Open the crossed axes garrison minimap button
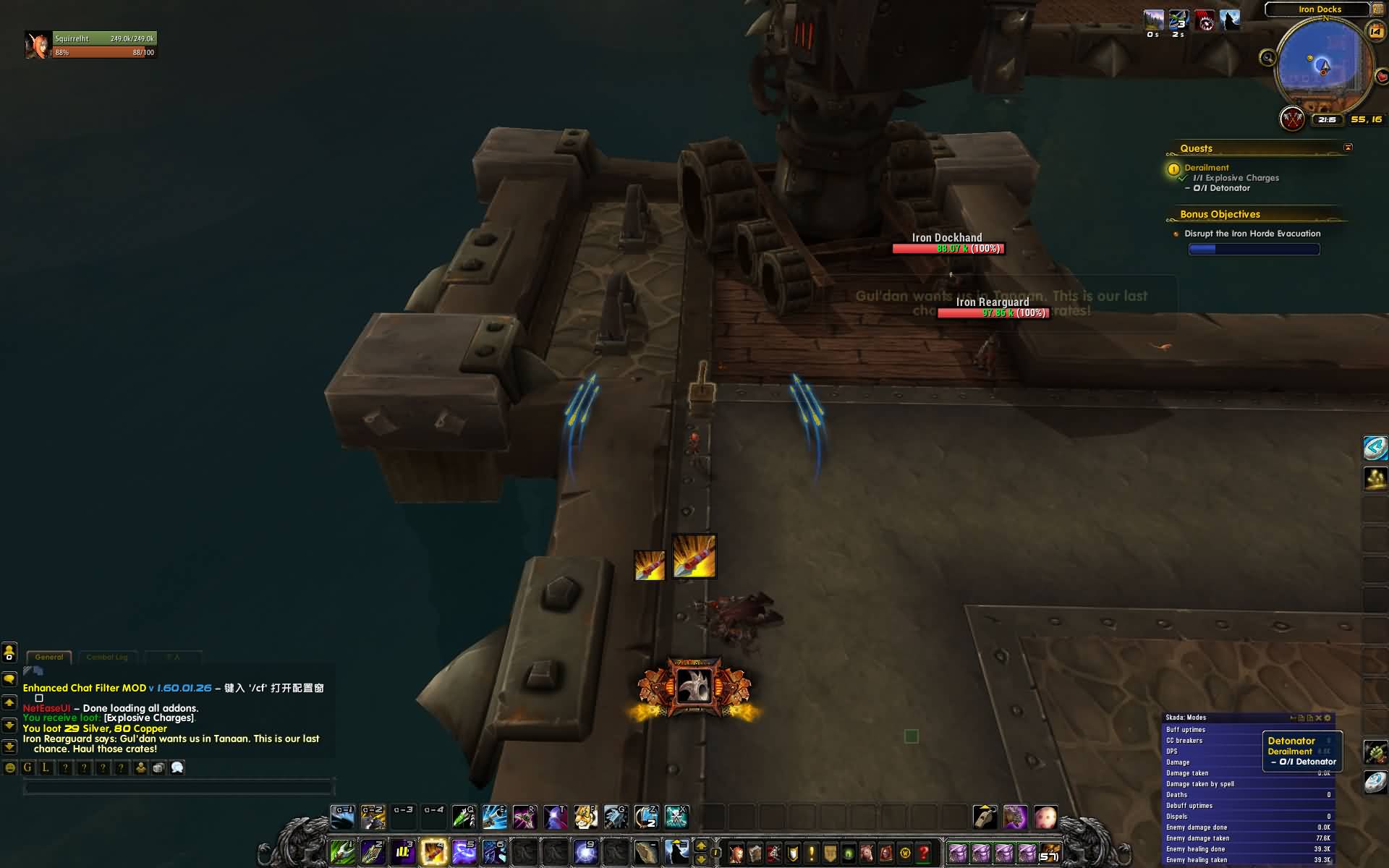The height and width of the screenshot is (868, 1389). (1292, 119)
